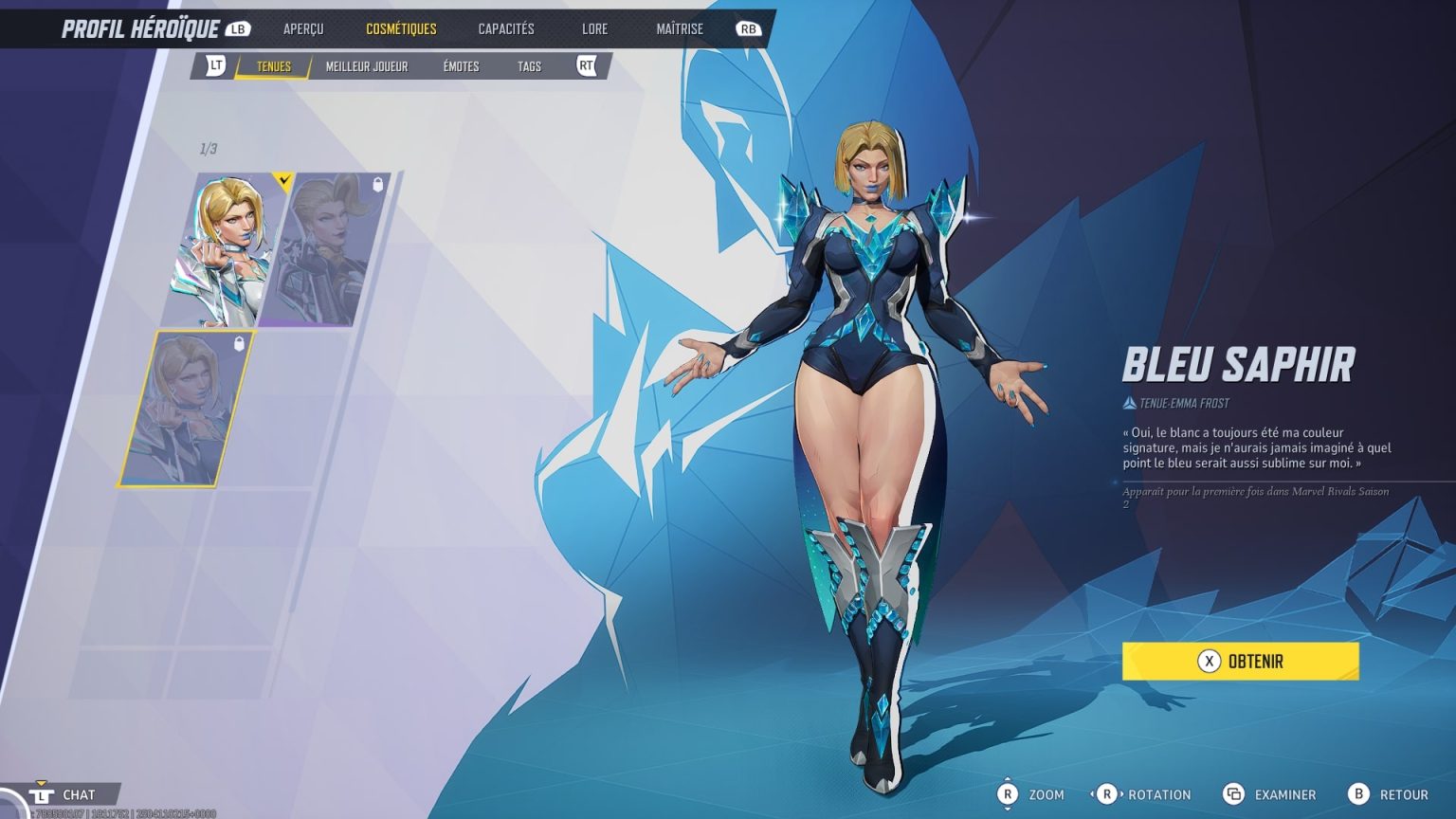Open the Capacités tab

pyautogui.click(x=505, y=27)
